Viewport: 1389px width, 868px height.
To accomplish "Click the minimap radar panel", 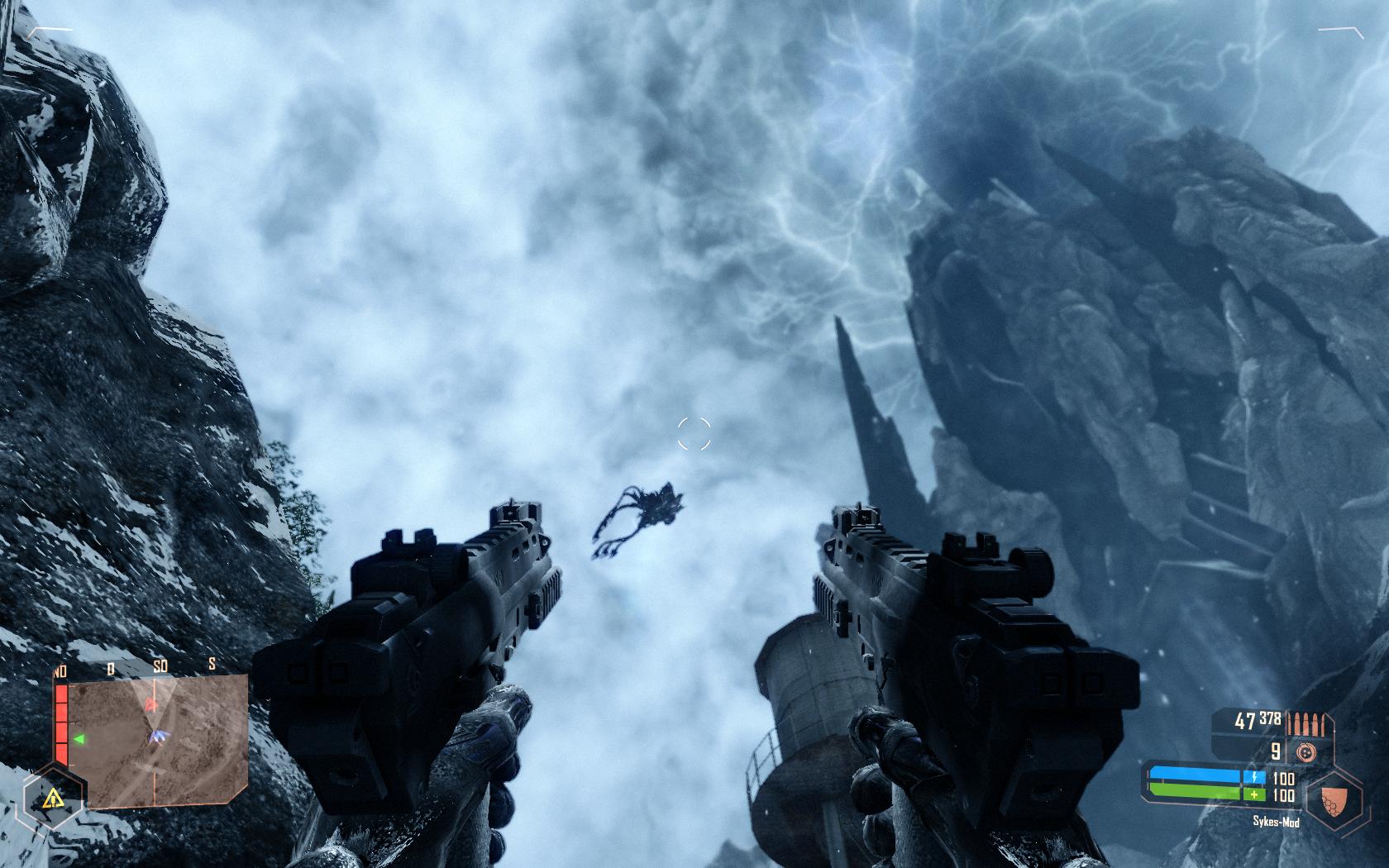I will click(157, 741).
